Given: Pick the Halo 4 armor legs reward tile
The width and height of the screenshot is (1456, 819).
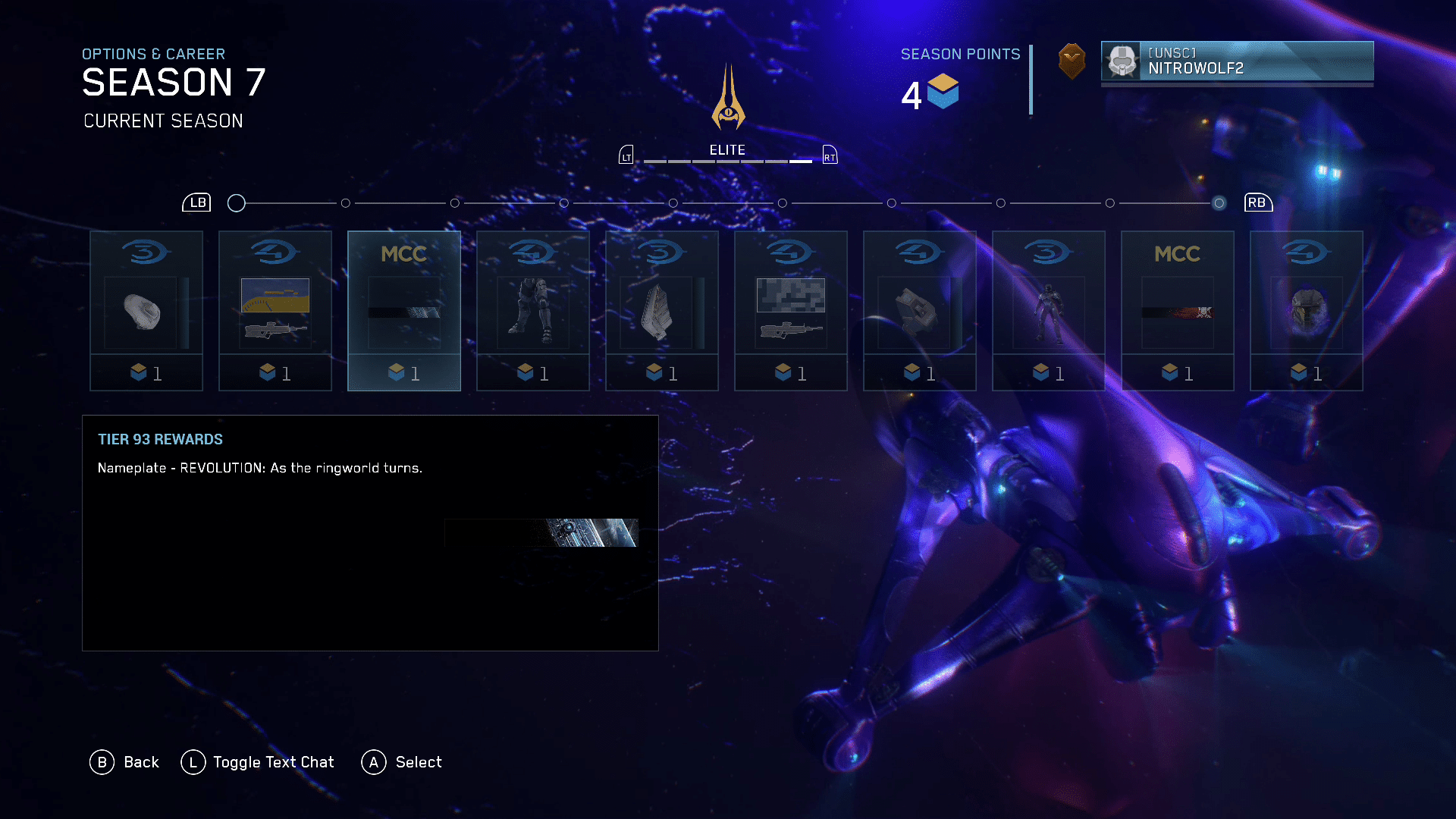Looking at the screenshot, I should (533, 311).
